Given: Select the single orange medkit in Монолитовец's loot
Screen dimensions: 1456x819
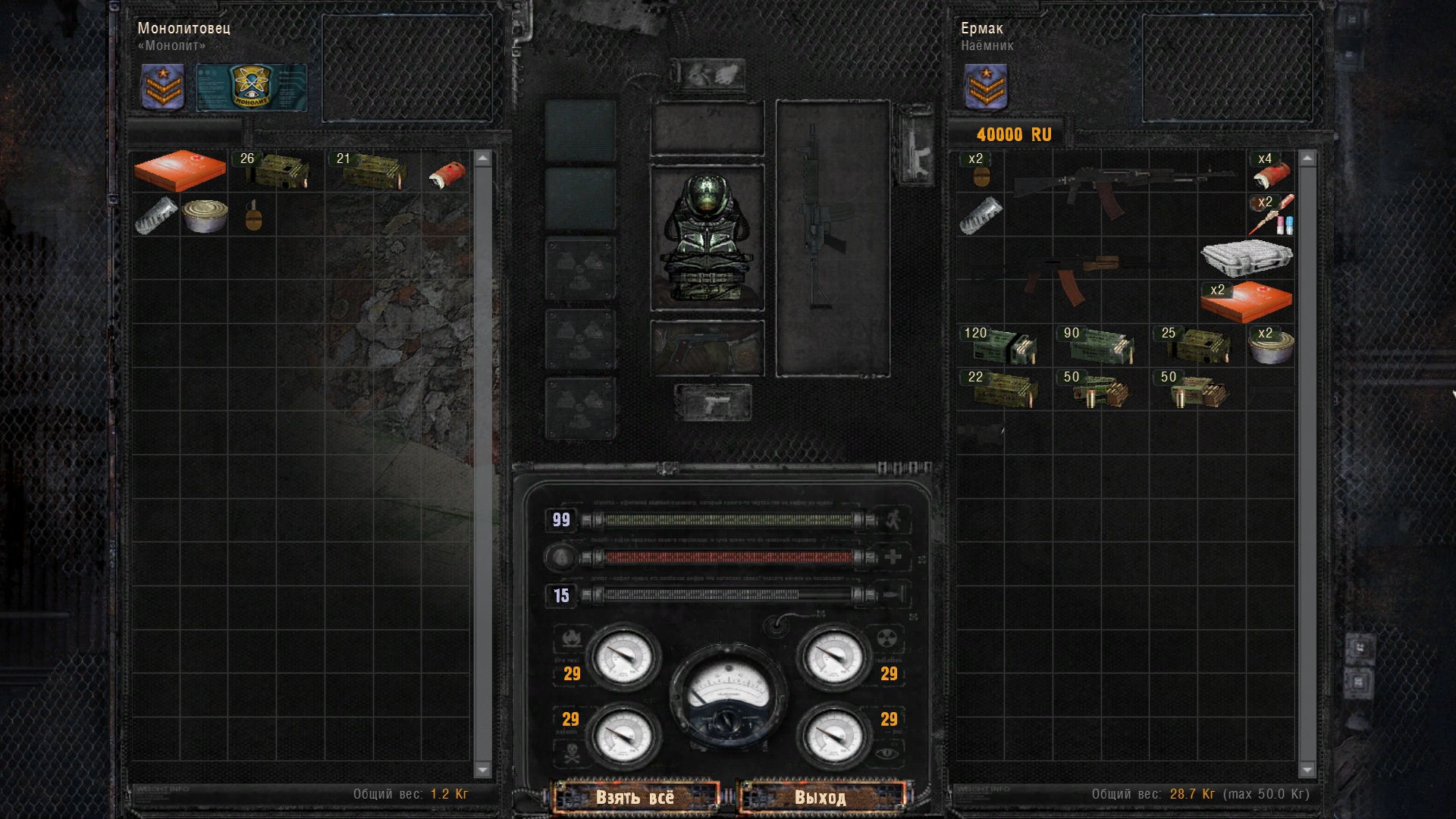Looking at the screenshot, I should (180, 171).
